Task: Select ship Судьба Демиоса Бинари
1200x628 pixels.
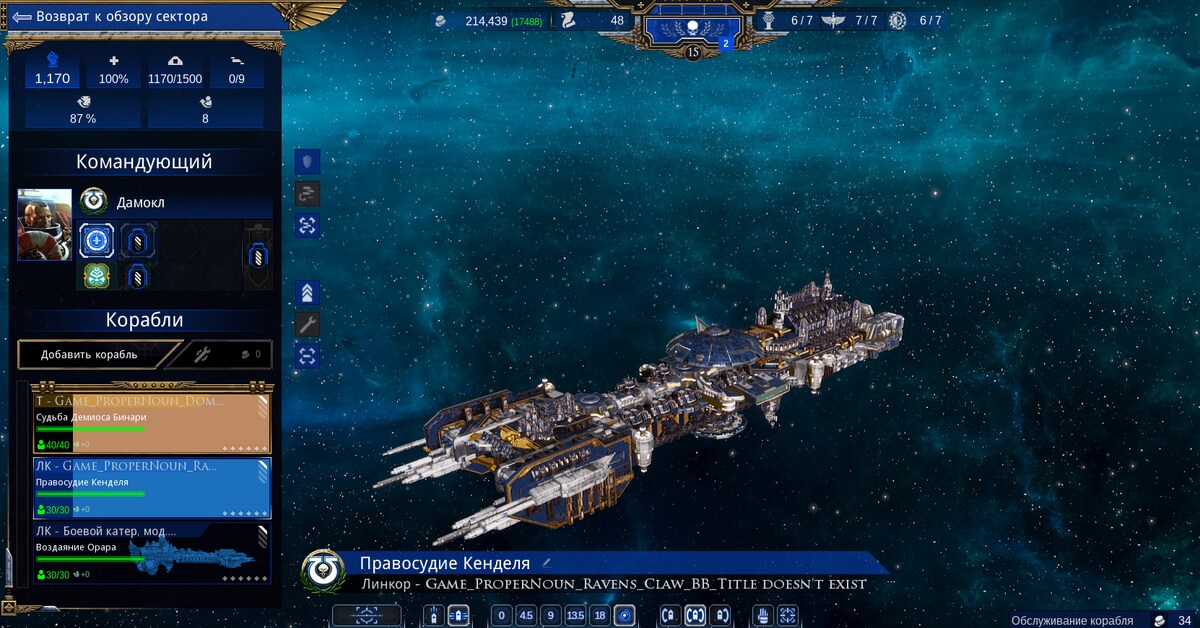Action: click(x=152, y=422)
